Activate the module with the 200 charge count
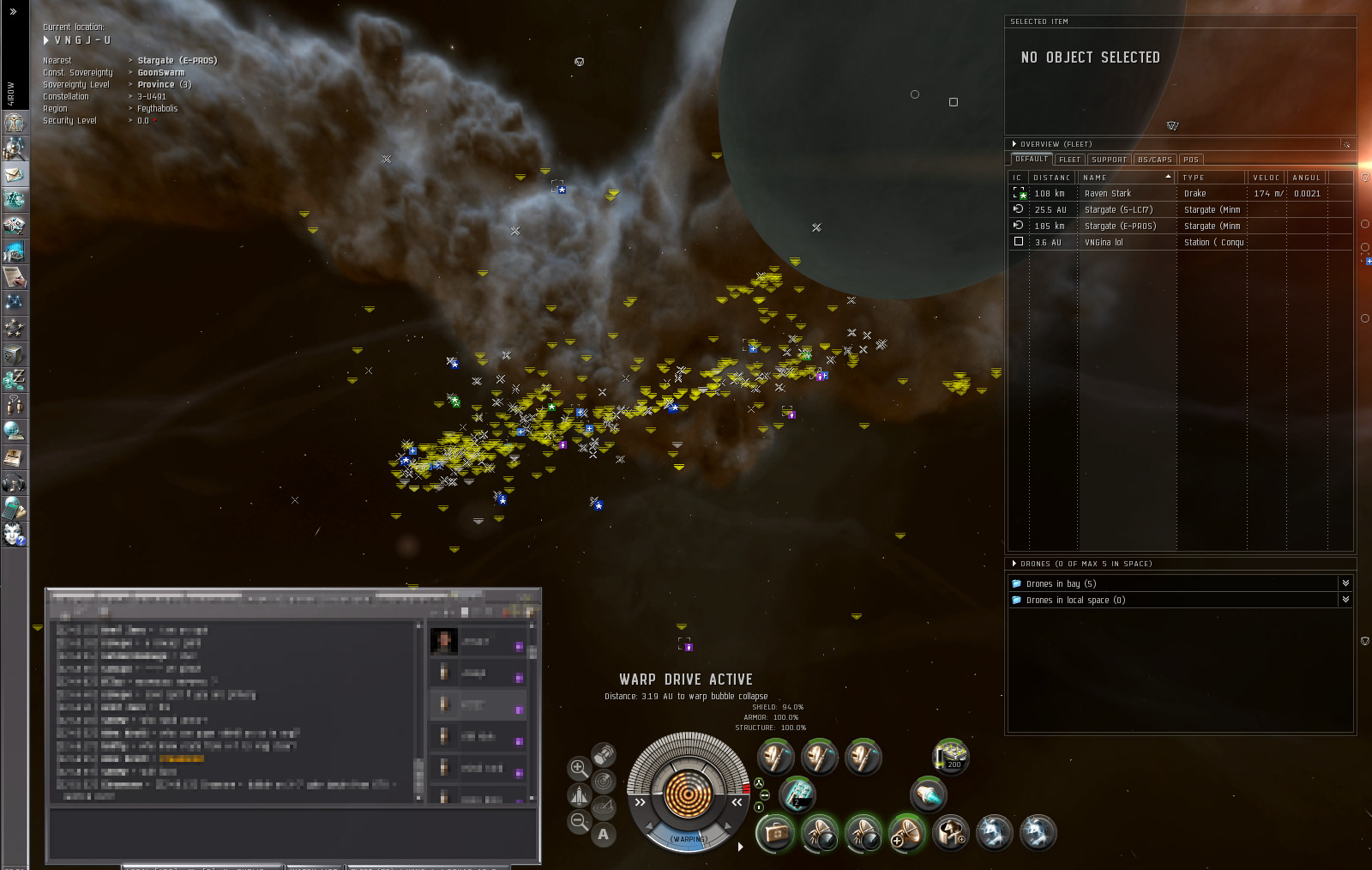The image size is (1372, 870). pos(952,756)
